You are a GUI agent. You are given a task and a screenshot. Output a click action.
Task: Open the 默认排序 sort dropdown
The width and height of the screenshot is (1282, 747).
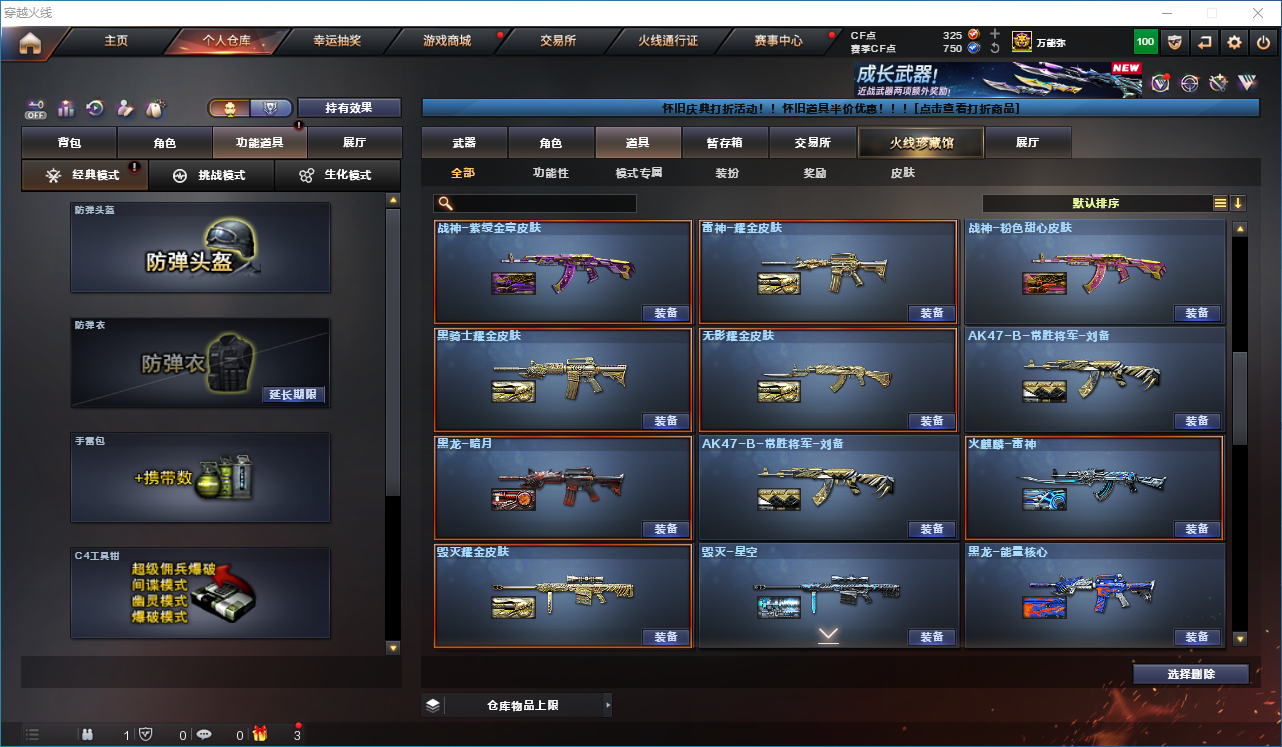[x=1096, y=203]
